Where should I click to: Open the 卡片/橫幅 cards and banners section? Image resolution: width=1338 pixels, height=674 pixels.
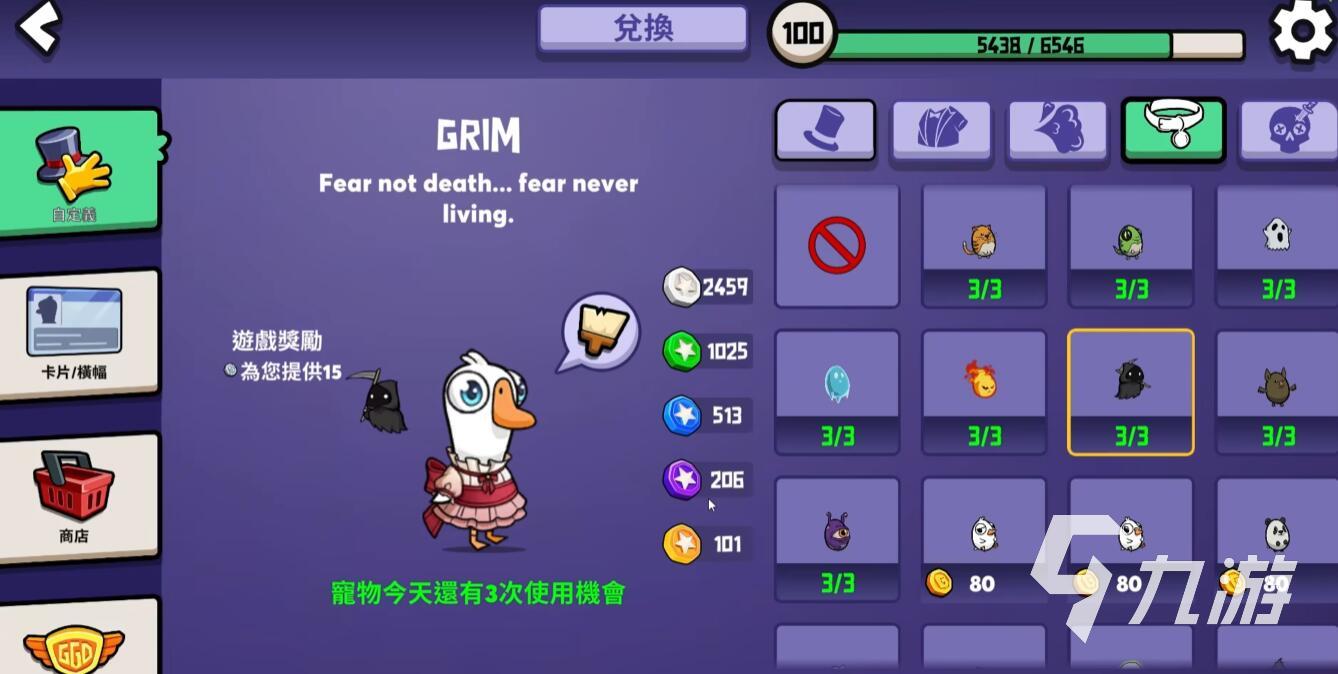tap(78, 334)
